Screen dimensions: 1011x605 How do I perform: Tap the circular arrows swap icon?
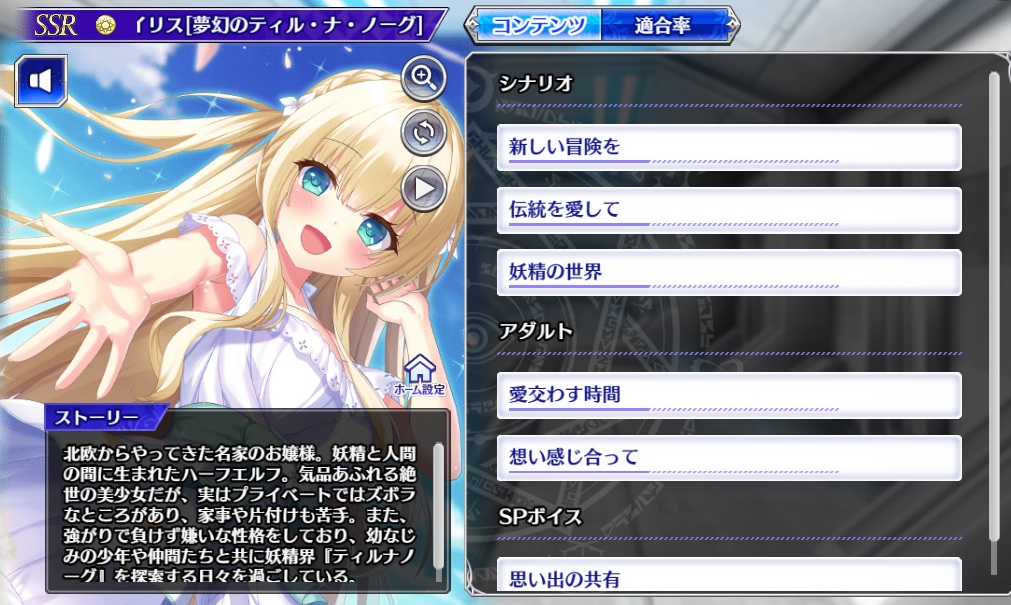[x=424, y=133]
